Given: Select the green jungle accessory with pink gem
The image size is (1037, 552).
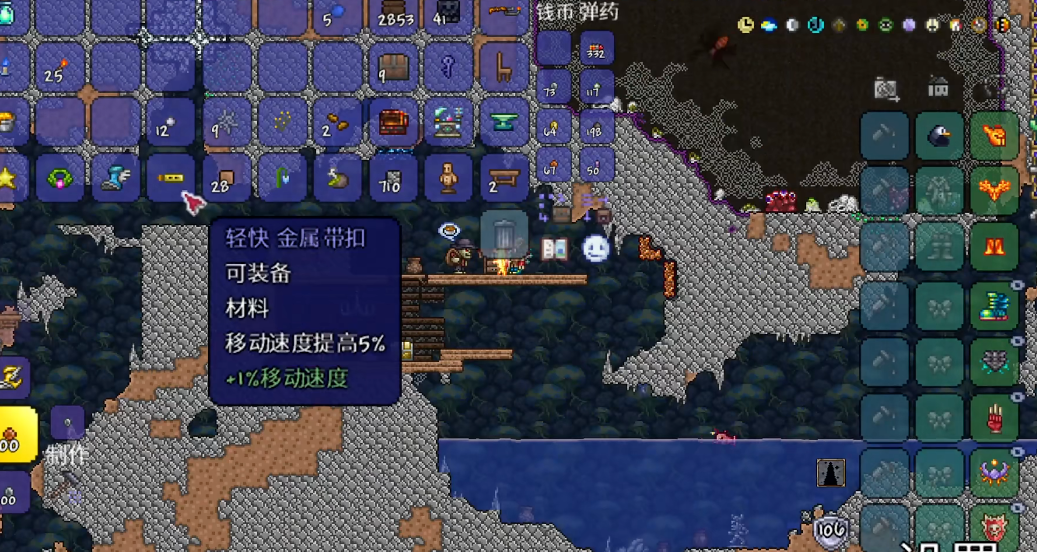Looking at the screenshot, I should point(60,179).
